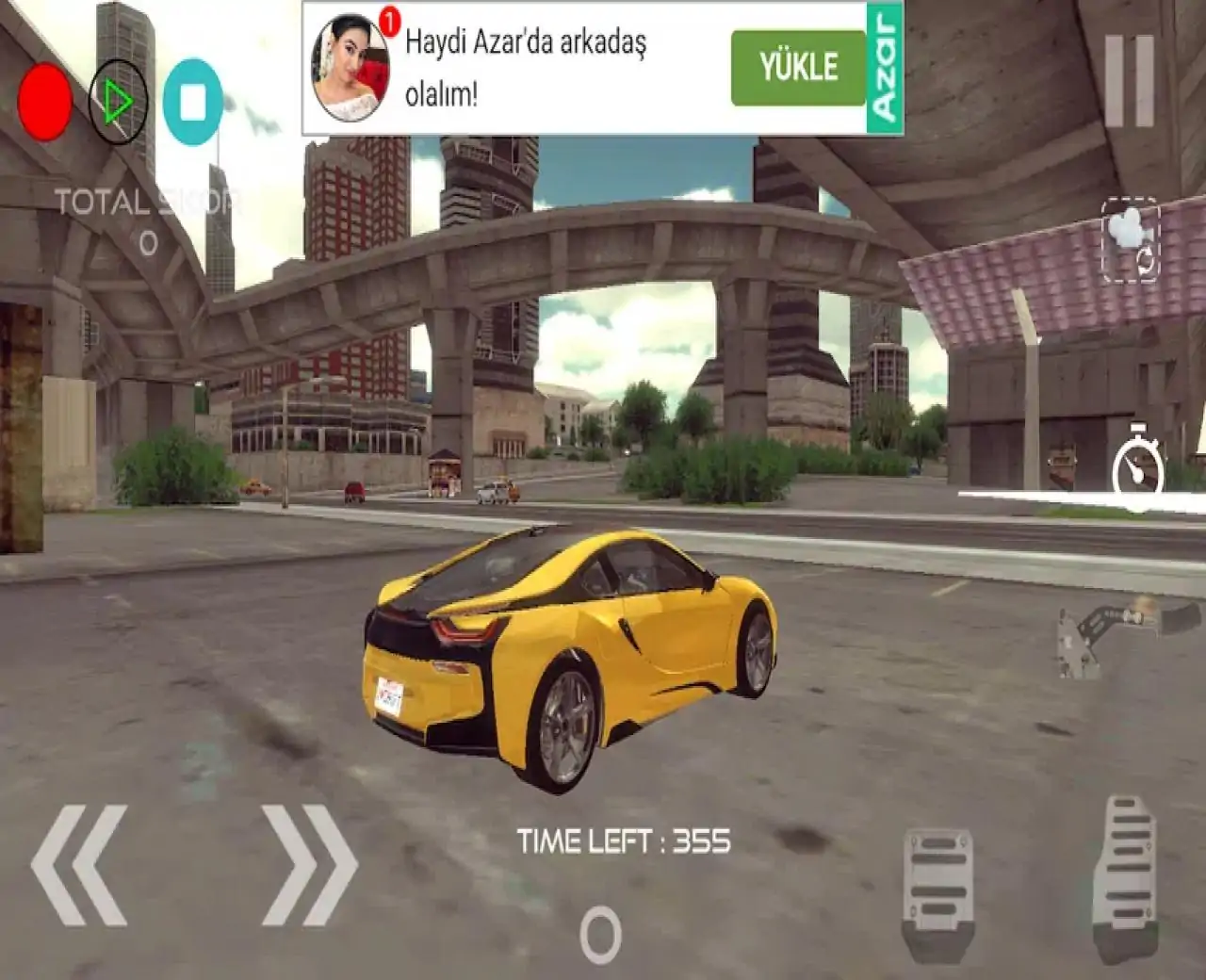Click the vertical Azar banner label
The height and width of the screenshot is (980, 1206).
click(884, 66)
